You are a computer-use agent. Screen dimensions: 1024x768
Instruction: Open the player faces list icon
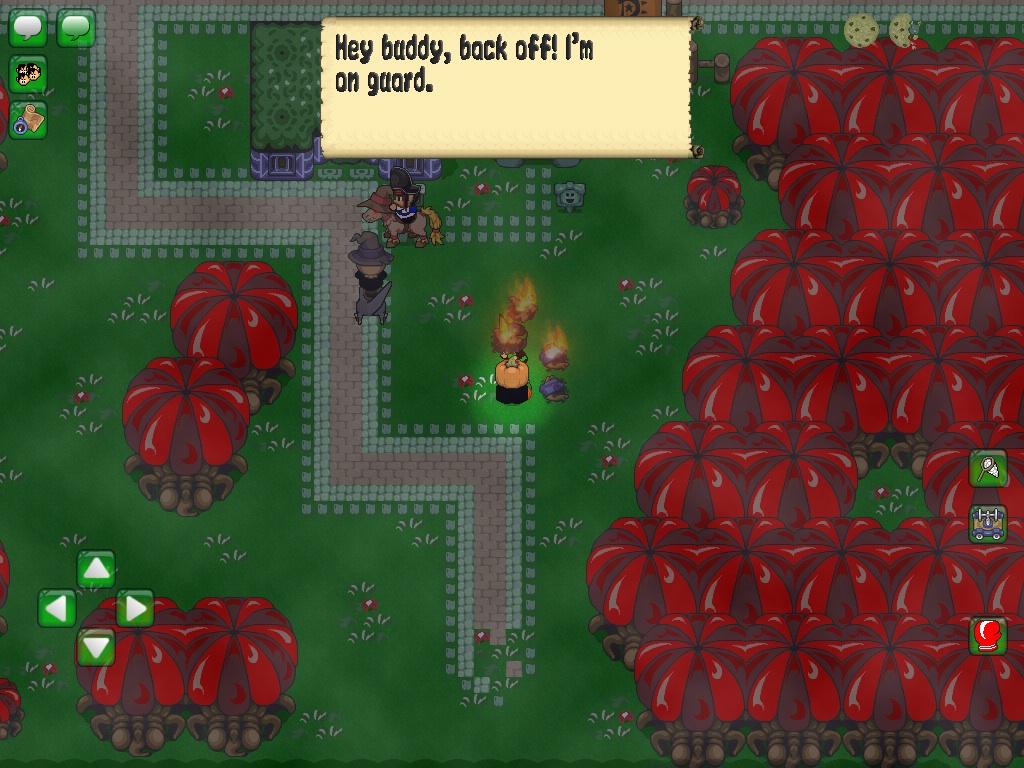(28, 73)
